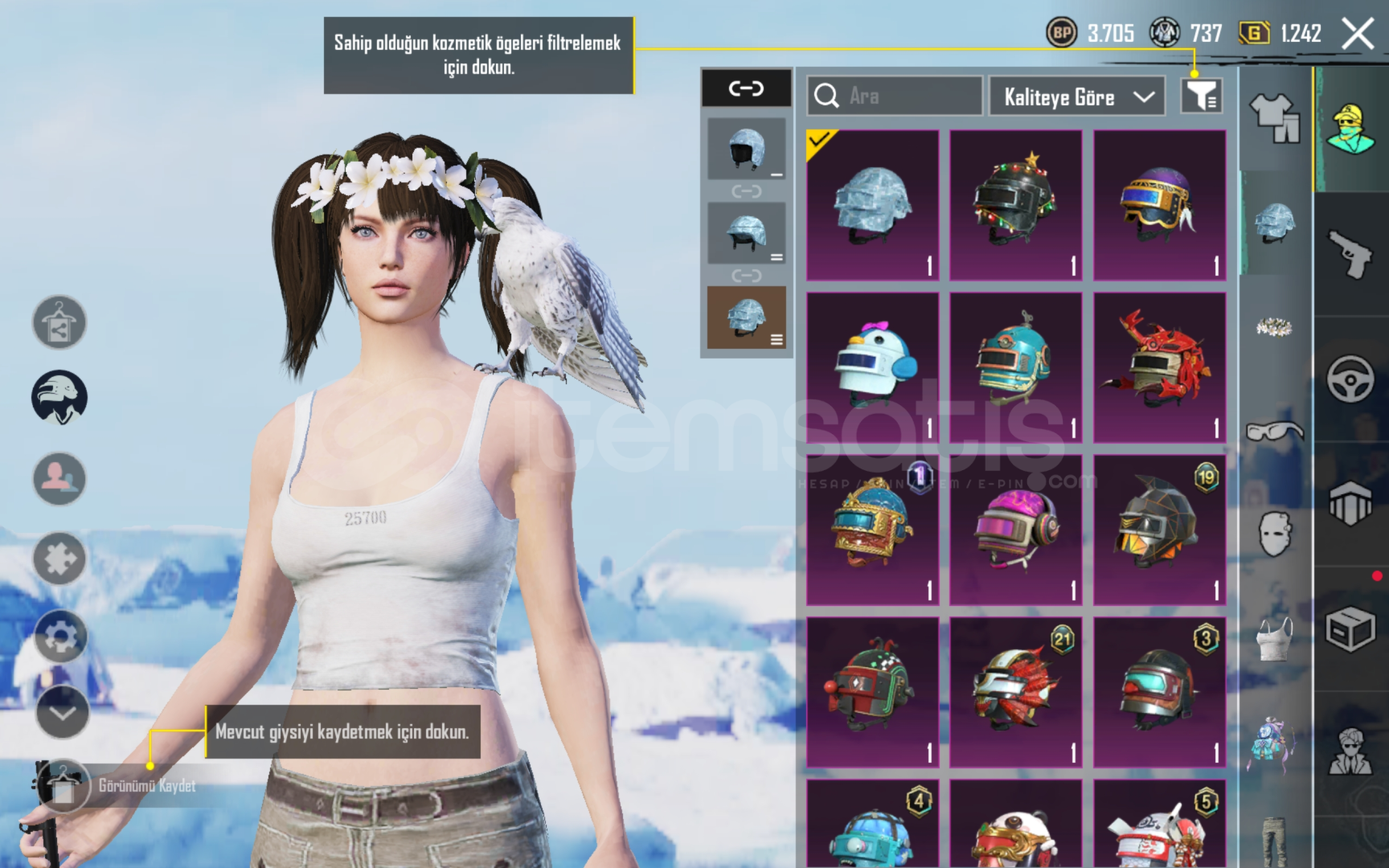Toggle the owned cosmetics filter icon
Image resolution: width=1389 pixels, height=868 pixels.
tap(1201, 96)
